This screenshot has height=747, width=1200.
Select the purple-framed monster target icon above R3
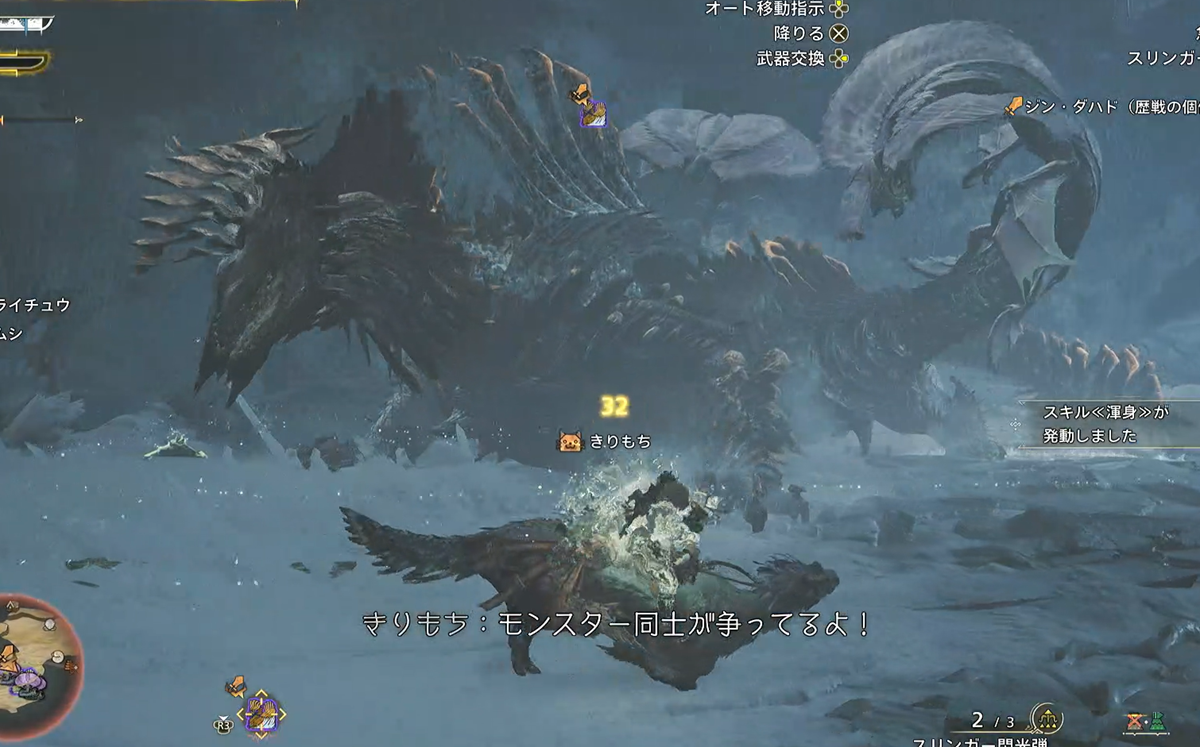[x=260, y=714]
